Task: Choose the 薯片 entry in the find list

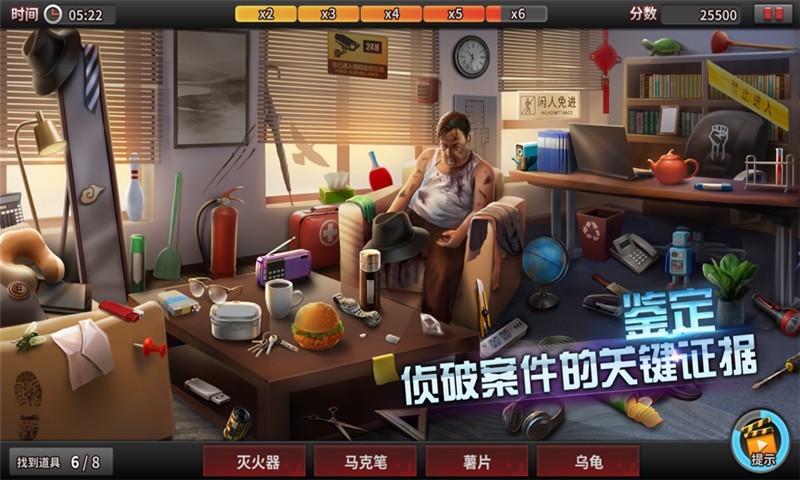Action: click(476, 462)
